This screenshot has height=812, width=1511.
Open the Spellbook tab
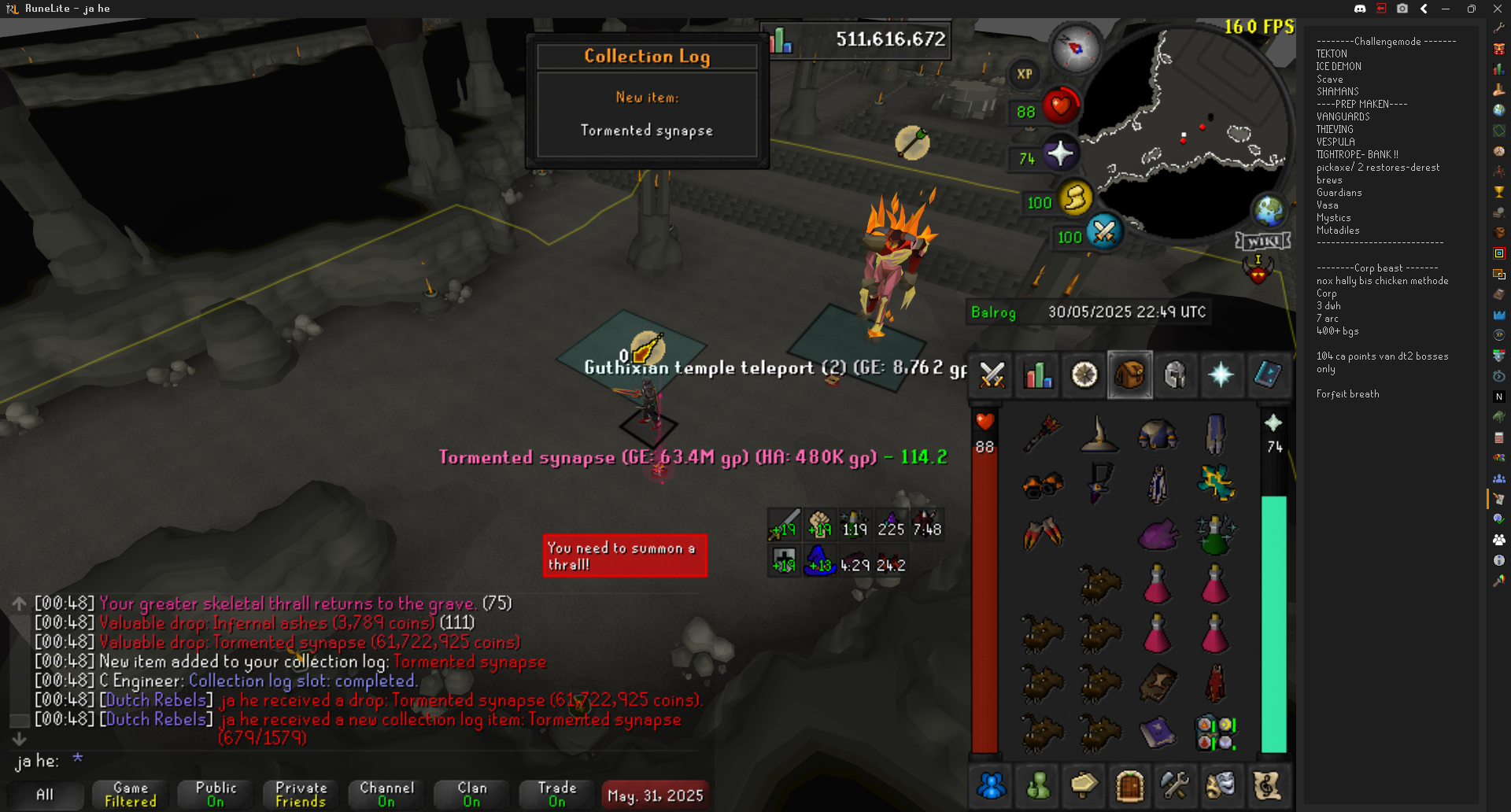click(1266, 375)
